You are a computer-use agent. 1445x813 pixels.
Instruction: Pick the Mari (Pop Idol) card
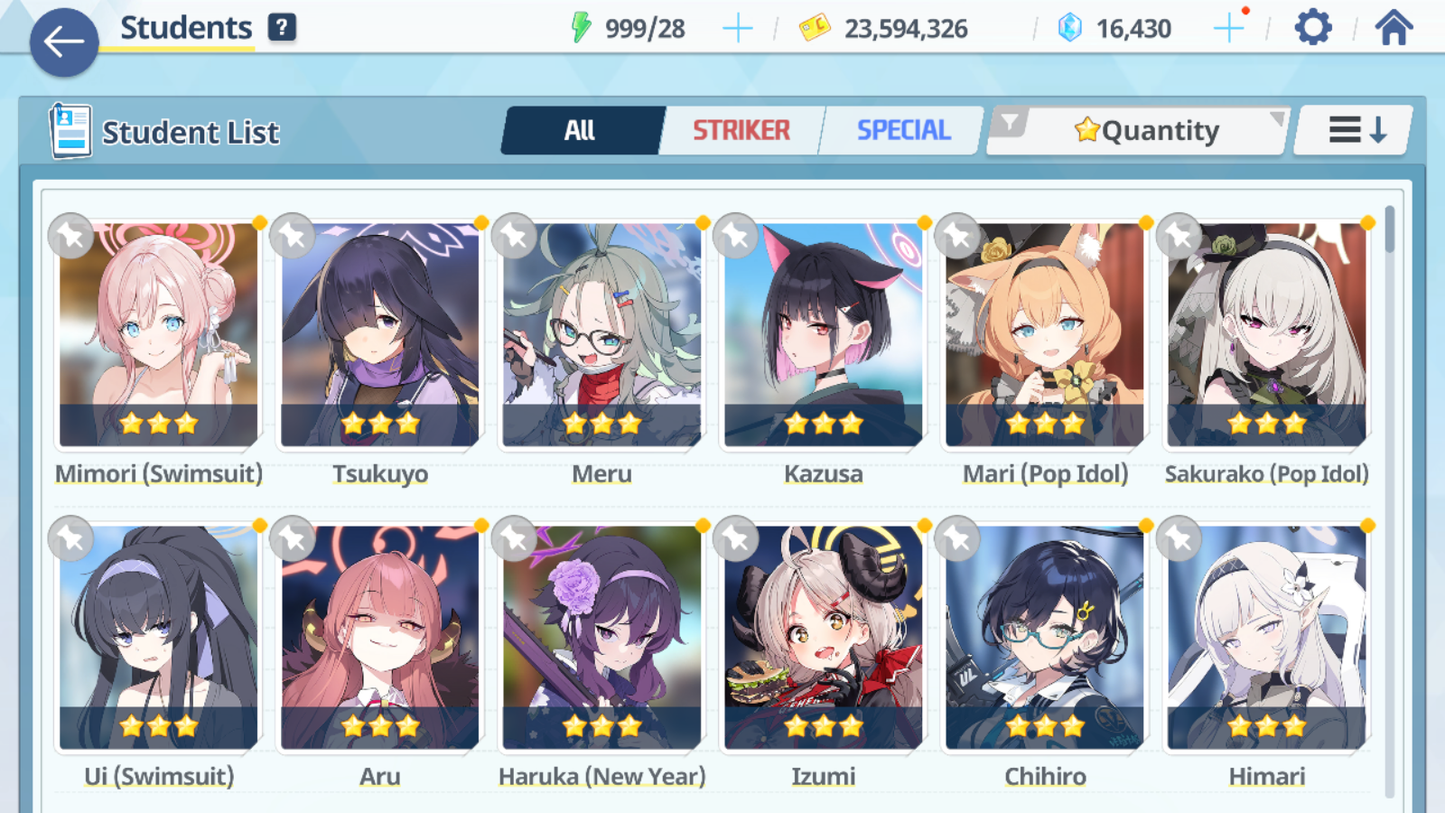1045,335
